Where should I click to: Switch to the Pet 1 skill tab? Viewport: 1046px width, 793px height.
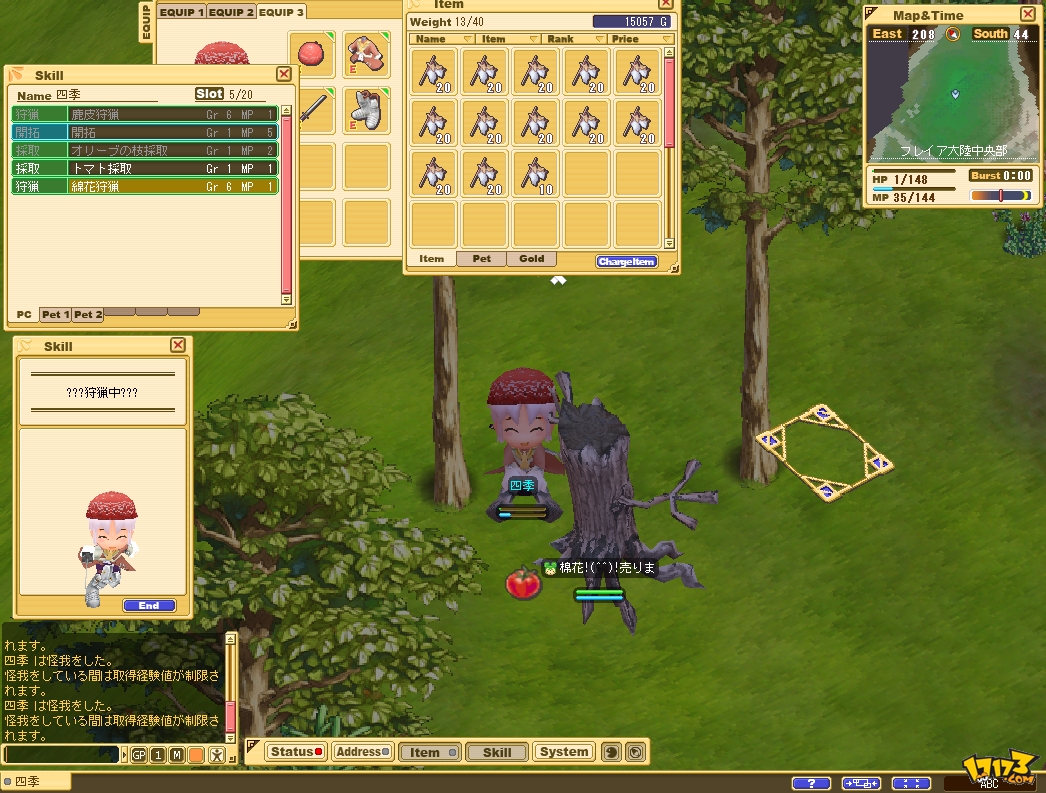(x=55, y=315)
